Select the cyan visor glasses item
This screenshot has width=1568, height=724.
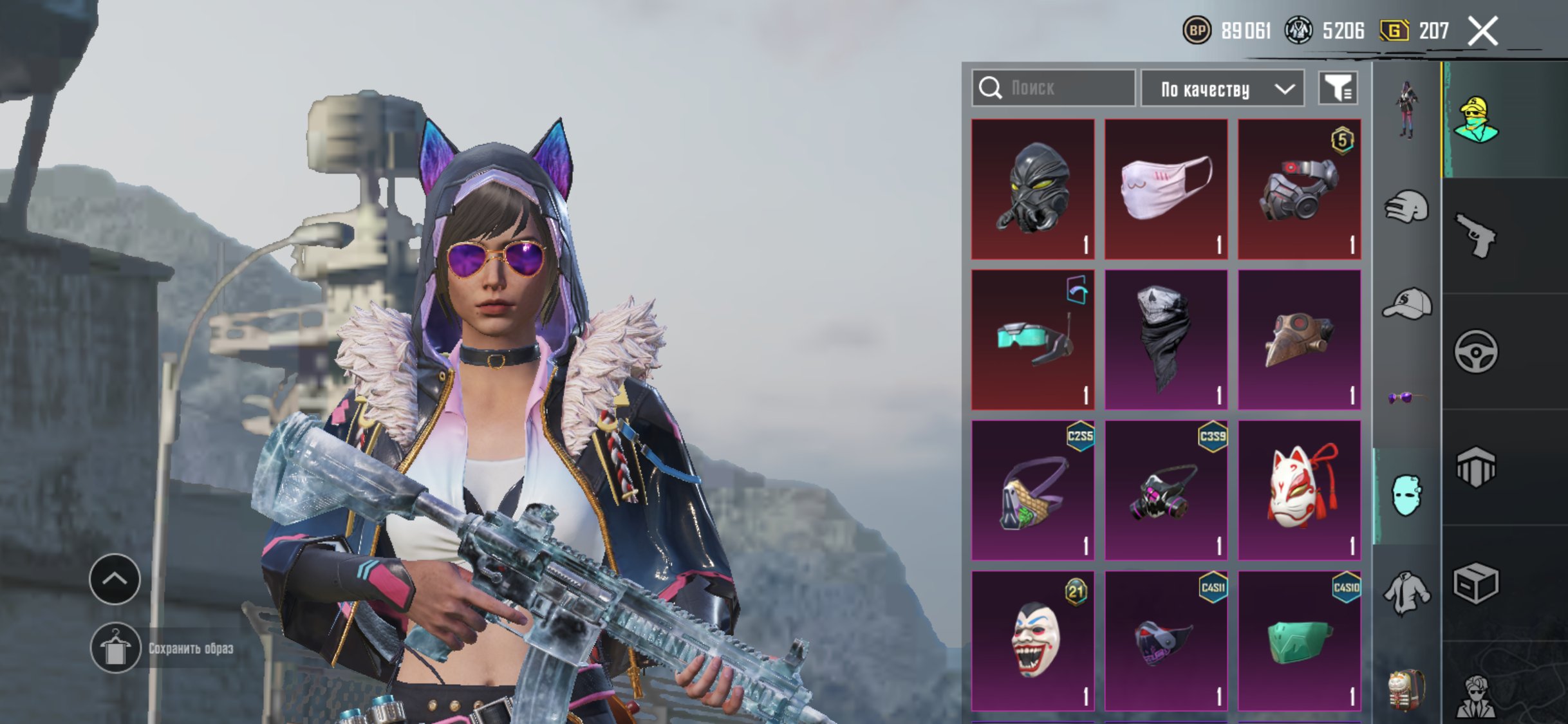(1032, 339)
